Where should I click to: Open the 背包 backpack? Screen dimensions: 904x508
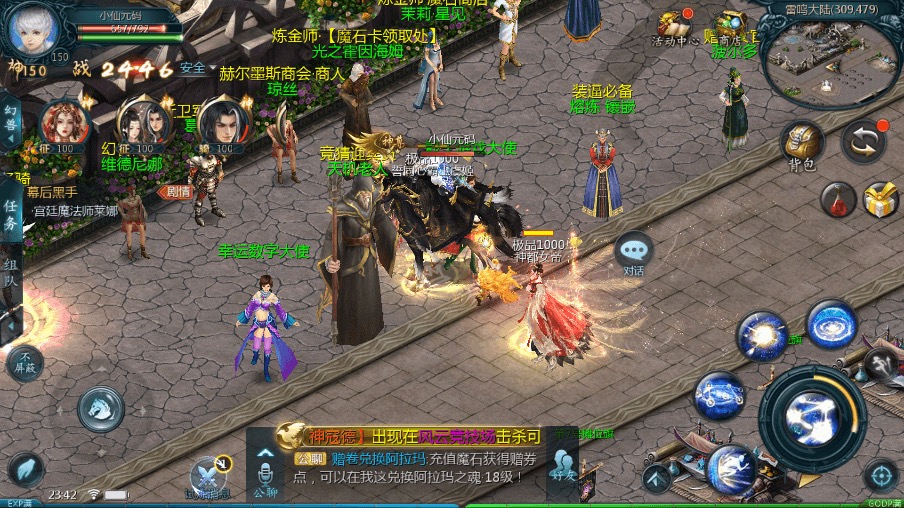coord(801,145)
